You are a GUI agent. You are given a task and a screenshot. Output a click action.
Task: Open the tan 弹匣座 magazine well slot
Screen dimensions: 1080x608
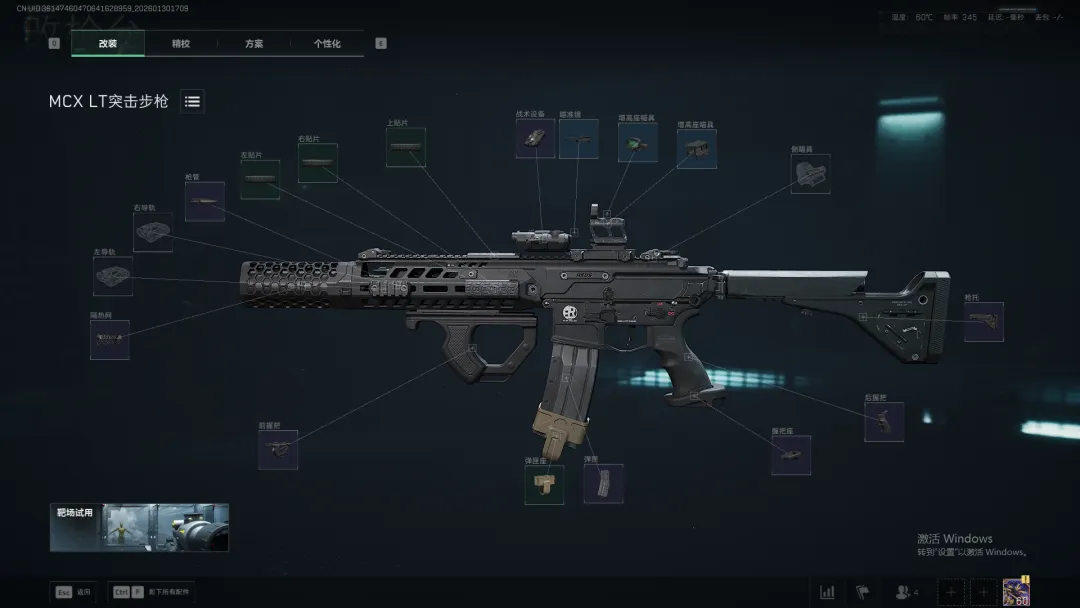pos(544,485)
